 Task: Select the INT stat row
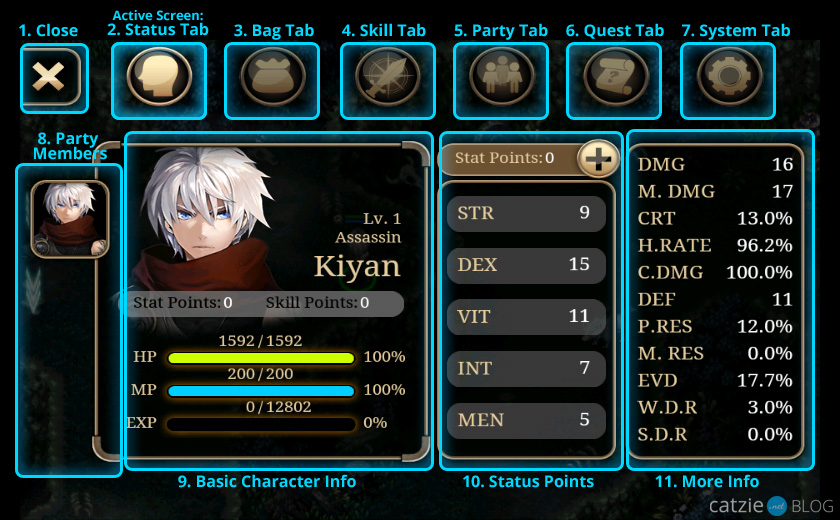(x=525, y=368)
